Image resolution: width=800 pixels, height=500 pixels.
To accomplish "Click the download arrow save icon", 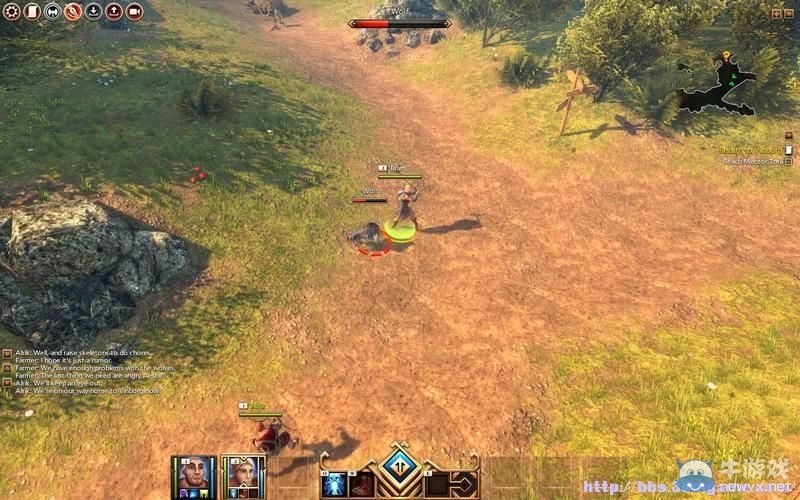I will (93, 12).
